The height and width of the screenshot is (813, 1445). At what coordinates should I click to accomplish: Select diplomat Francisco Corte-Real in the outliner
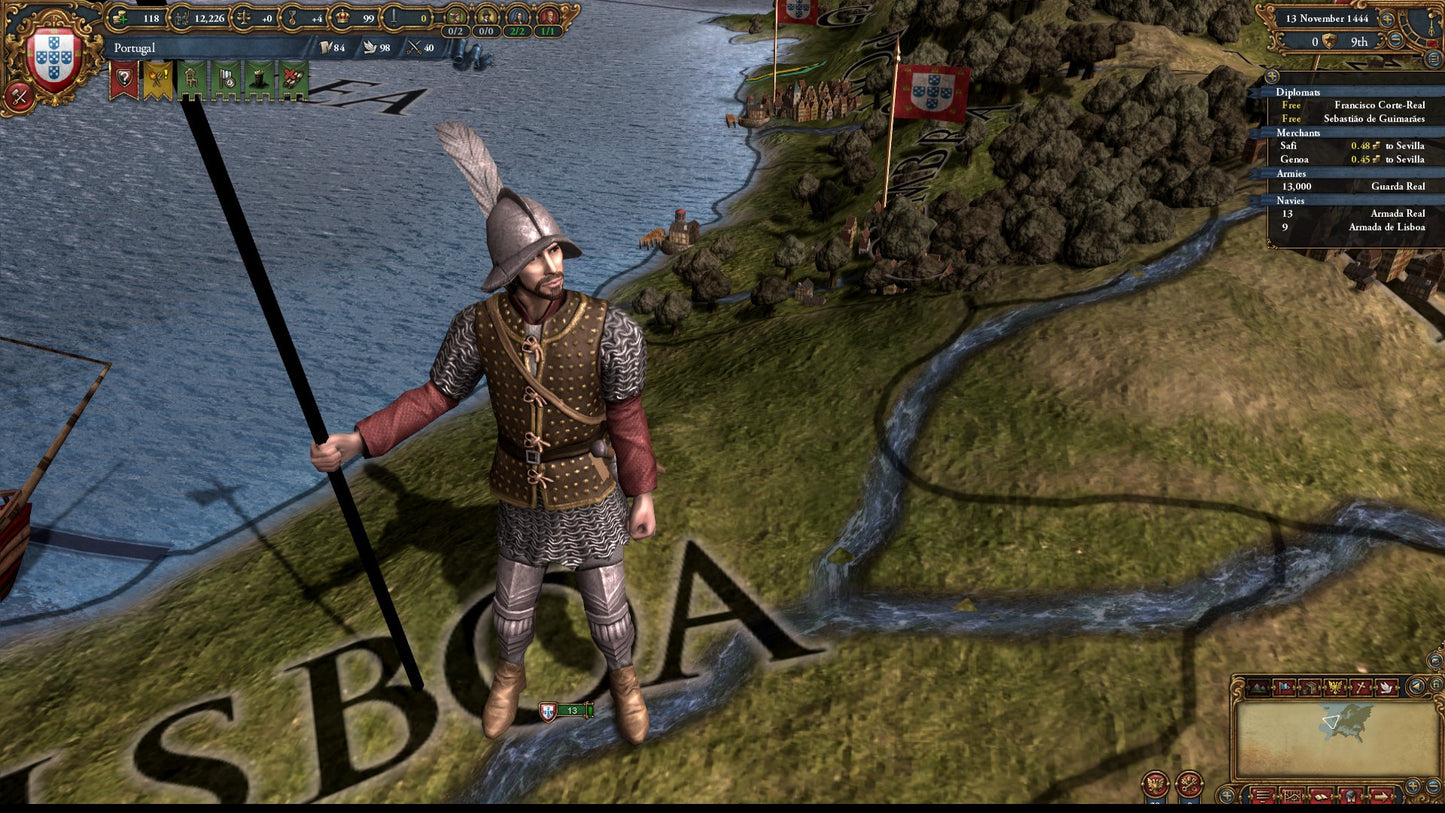[1378, 105]
